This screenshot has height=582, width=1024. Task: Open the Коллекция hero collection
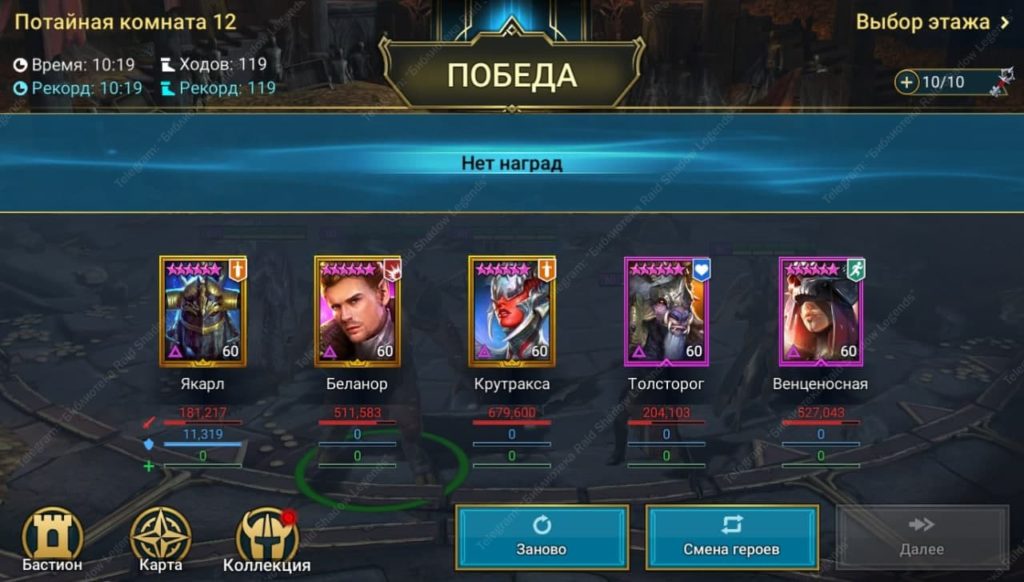click(x=267, y=540)
